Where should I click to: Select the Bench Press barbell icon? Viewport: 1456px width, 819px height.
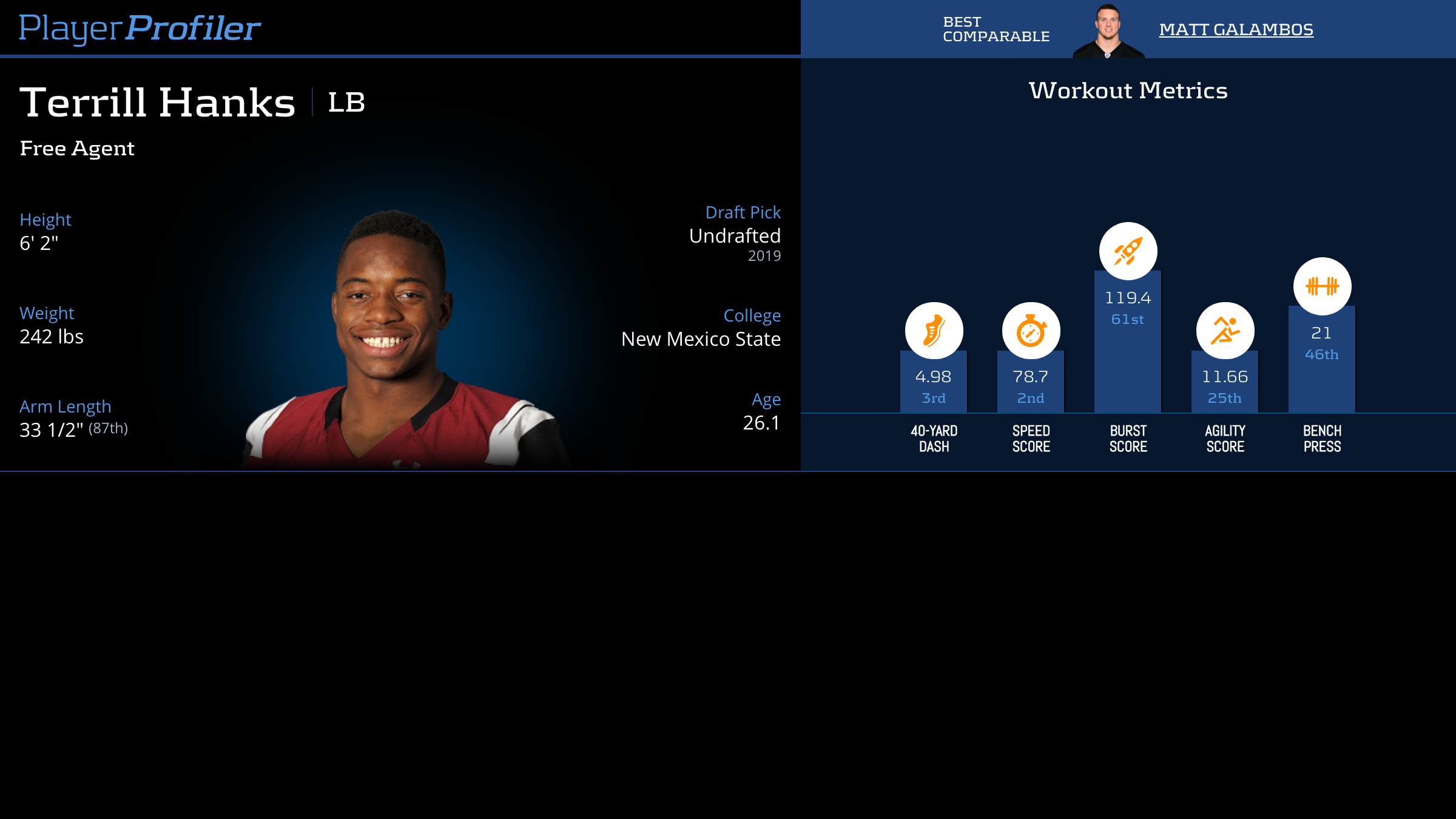click(x=1322, y=286)
